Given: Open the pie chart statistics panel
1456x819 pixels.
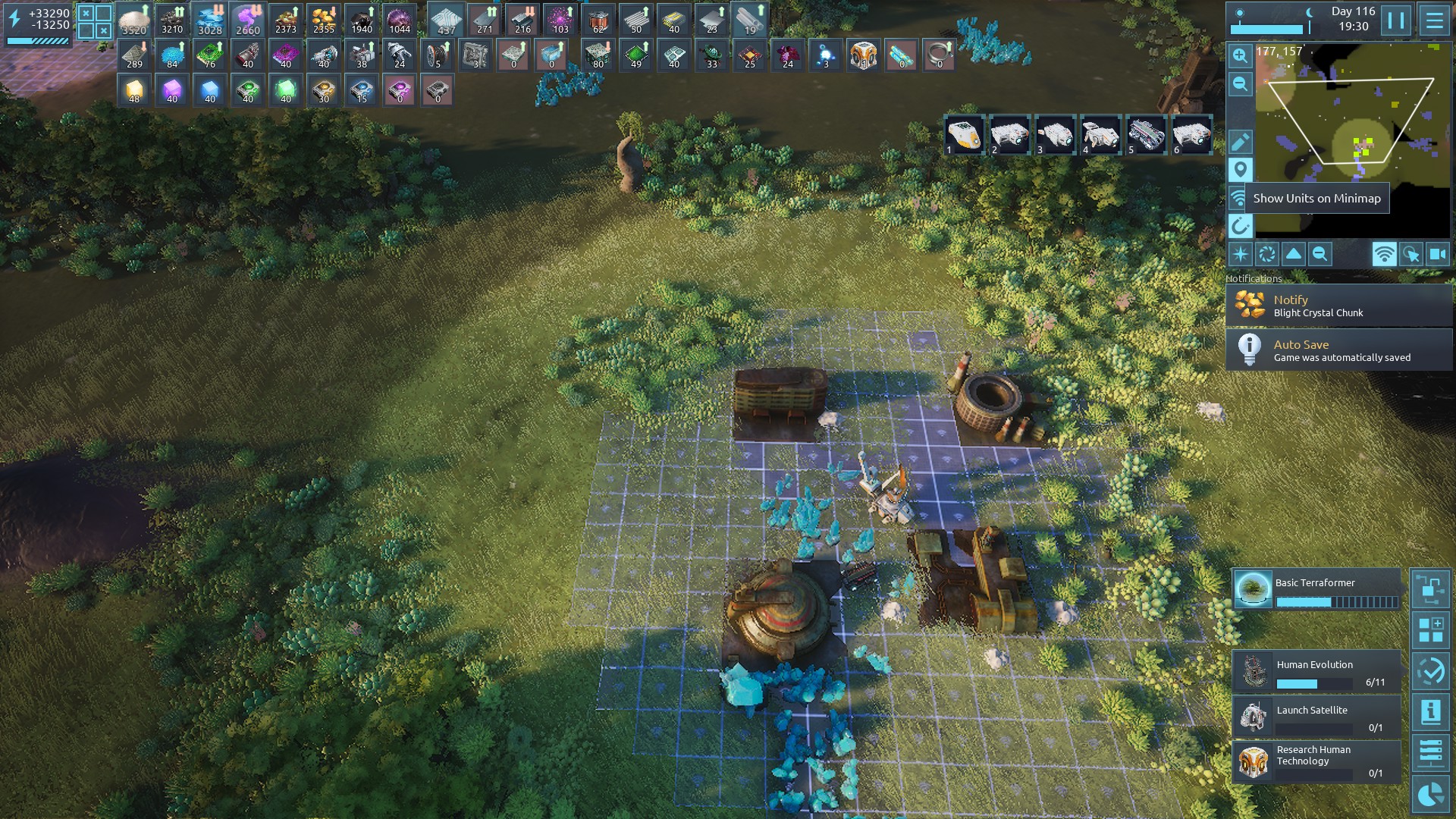Looking at the screenshot, I should tap(1430, 794).
